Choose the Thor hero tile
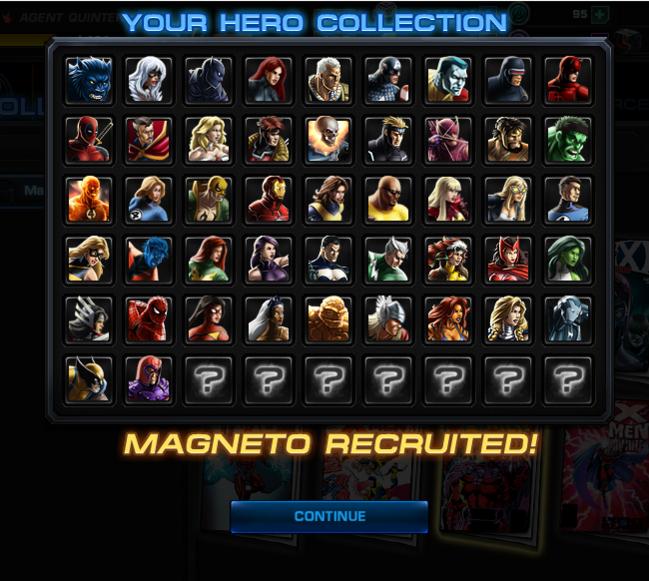Image resolution: width=649 pixels, height=581 pixels. pyautogui.click(x=388, y=319)
